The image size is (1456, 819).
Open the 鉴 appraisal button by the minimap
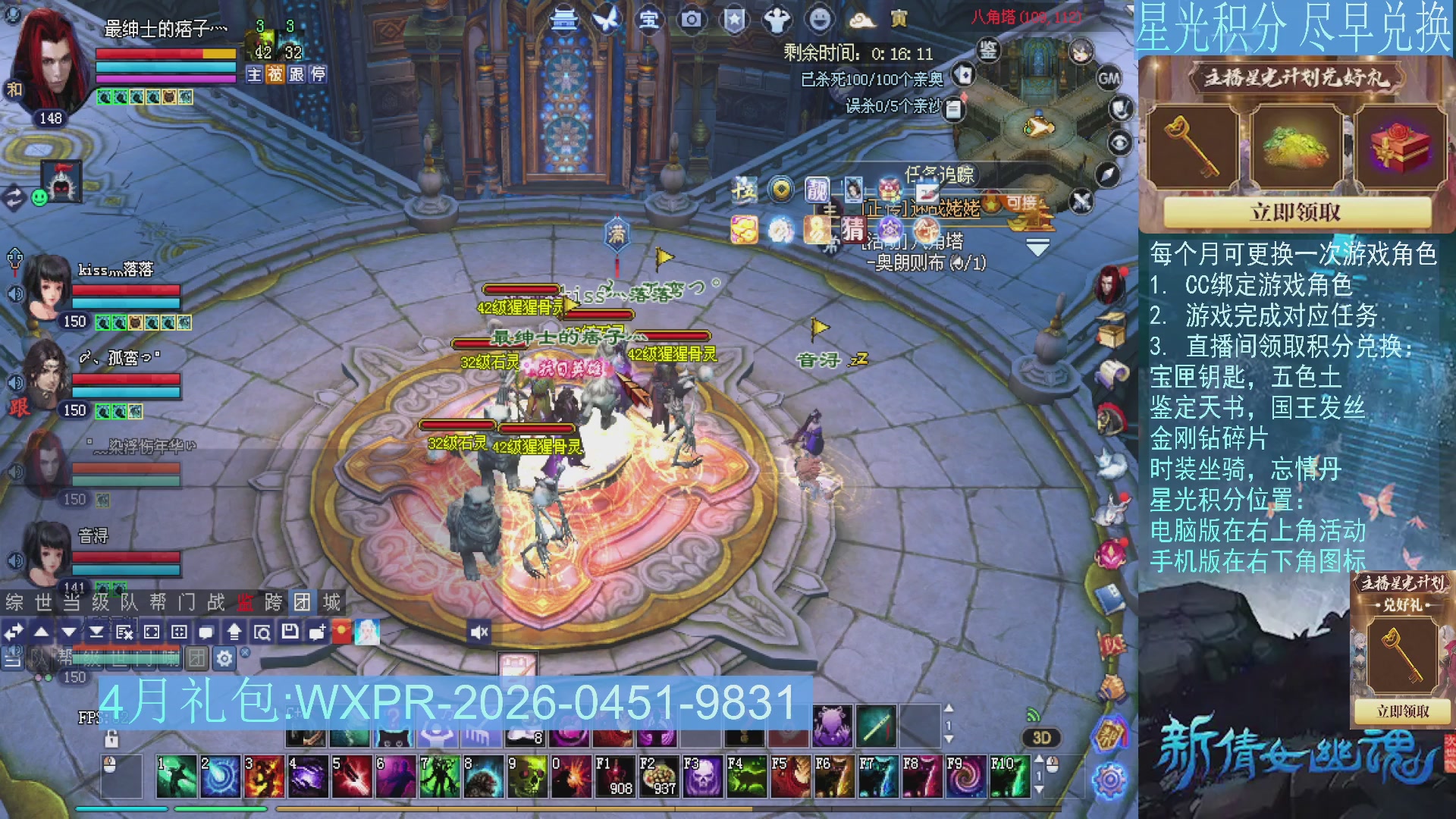(987, 51)
